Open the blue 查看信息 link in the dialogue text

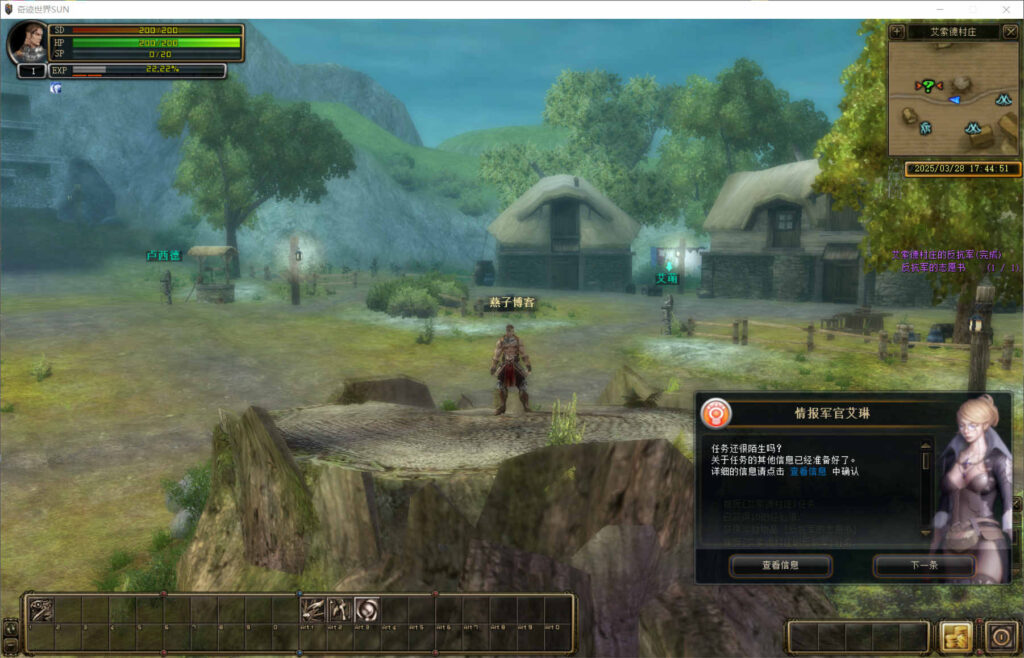pyautogui.click(x=808, y=471)
